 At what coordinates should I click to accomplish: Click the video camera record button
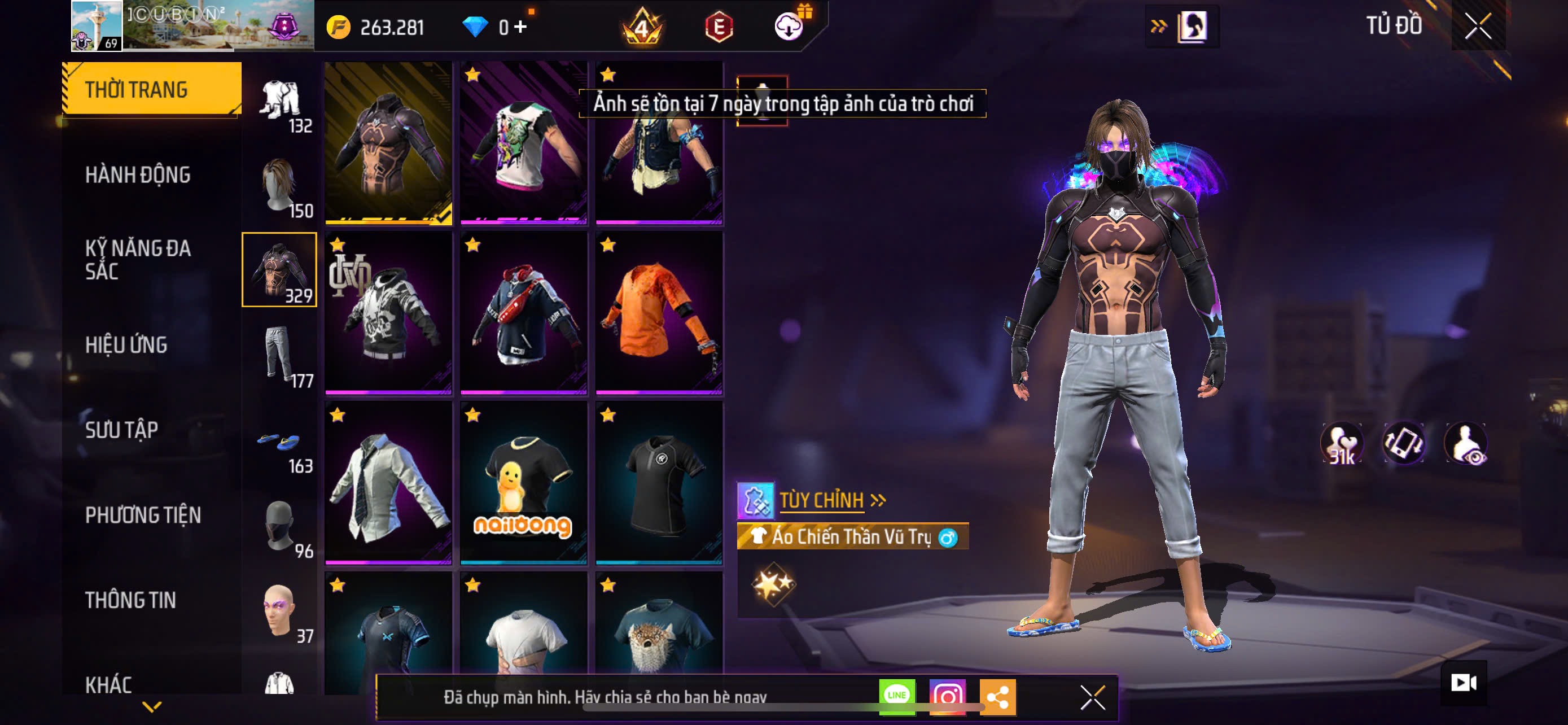point(1462,683)
